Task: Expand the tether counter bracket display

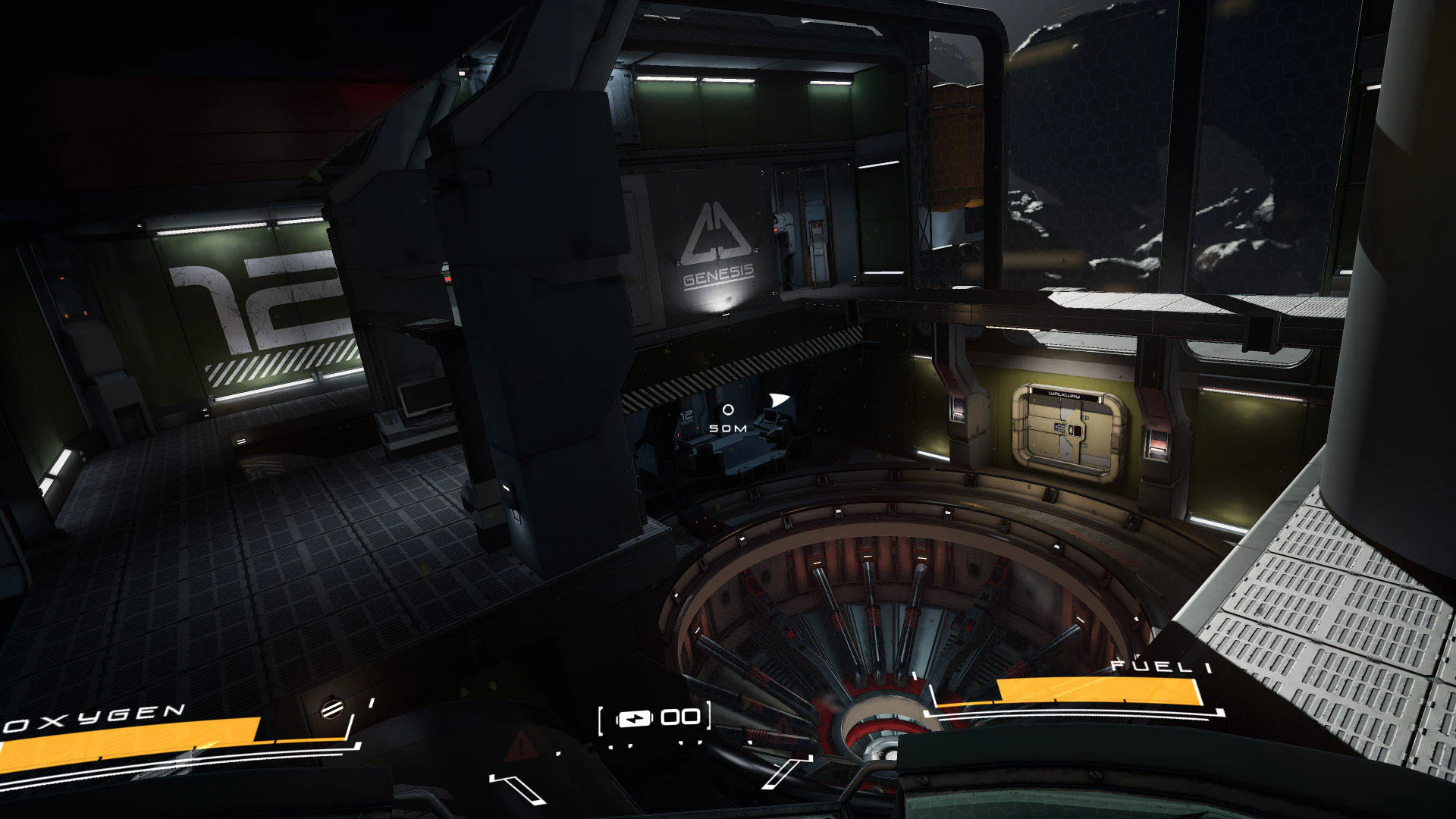Action: (x=656, y=716)
